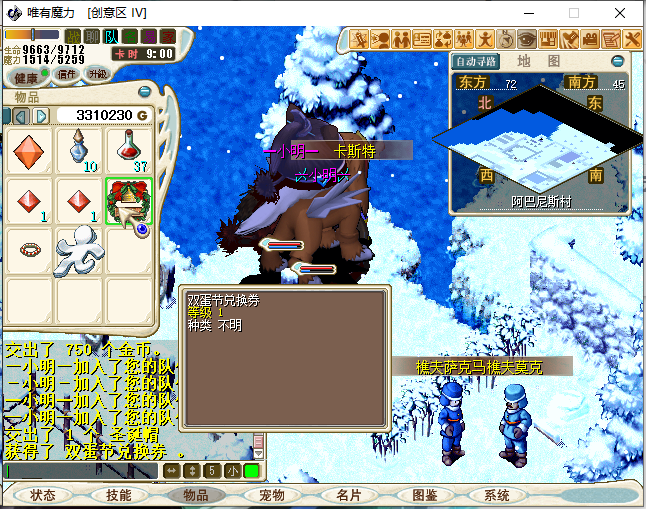Image resolution: width=646 pixels, height=509 pixels.
Task: Open the 宠物 pets menu
Action: (271, 495)
